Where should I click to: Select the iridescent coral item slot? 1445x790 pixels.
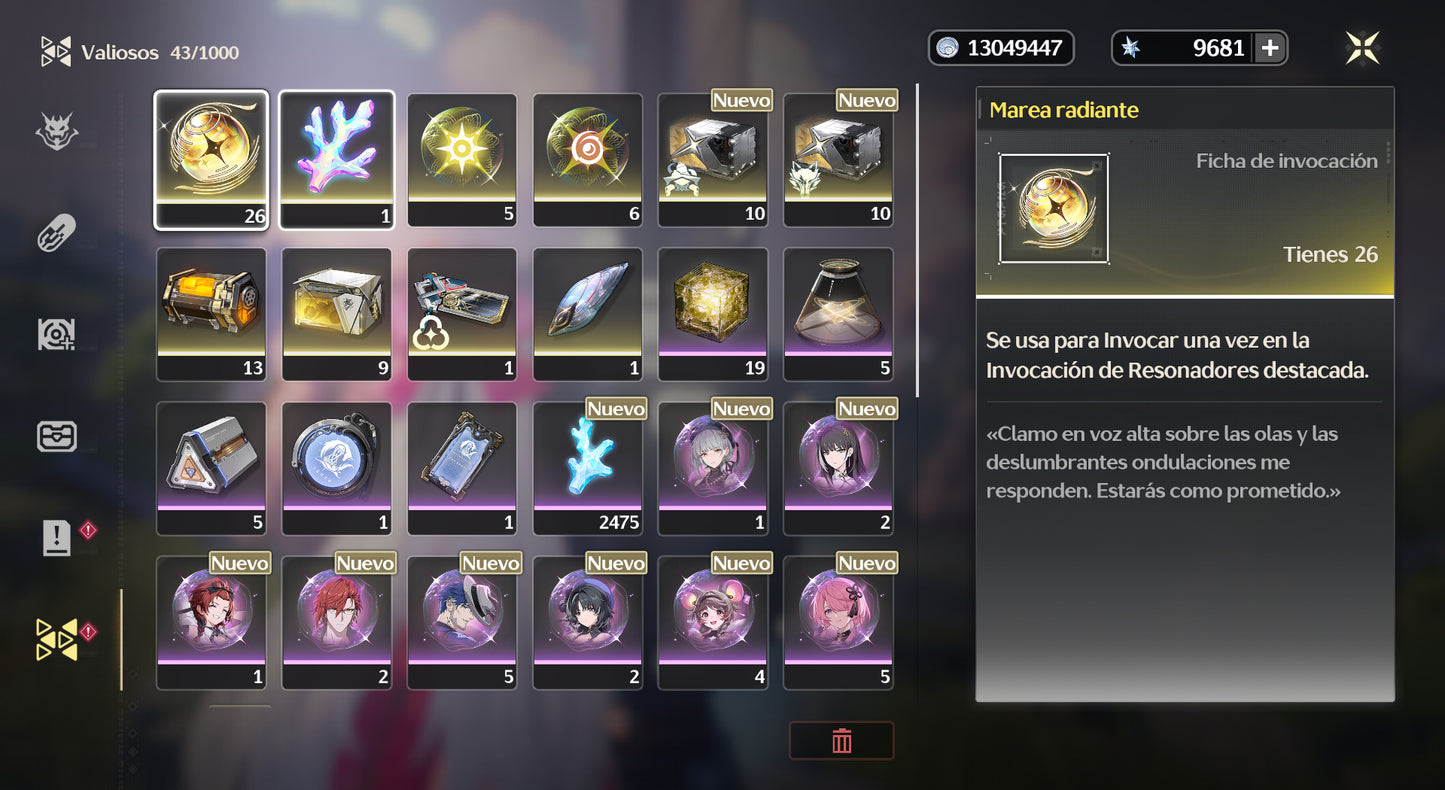(336, 159)
